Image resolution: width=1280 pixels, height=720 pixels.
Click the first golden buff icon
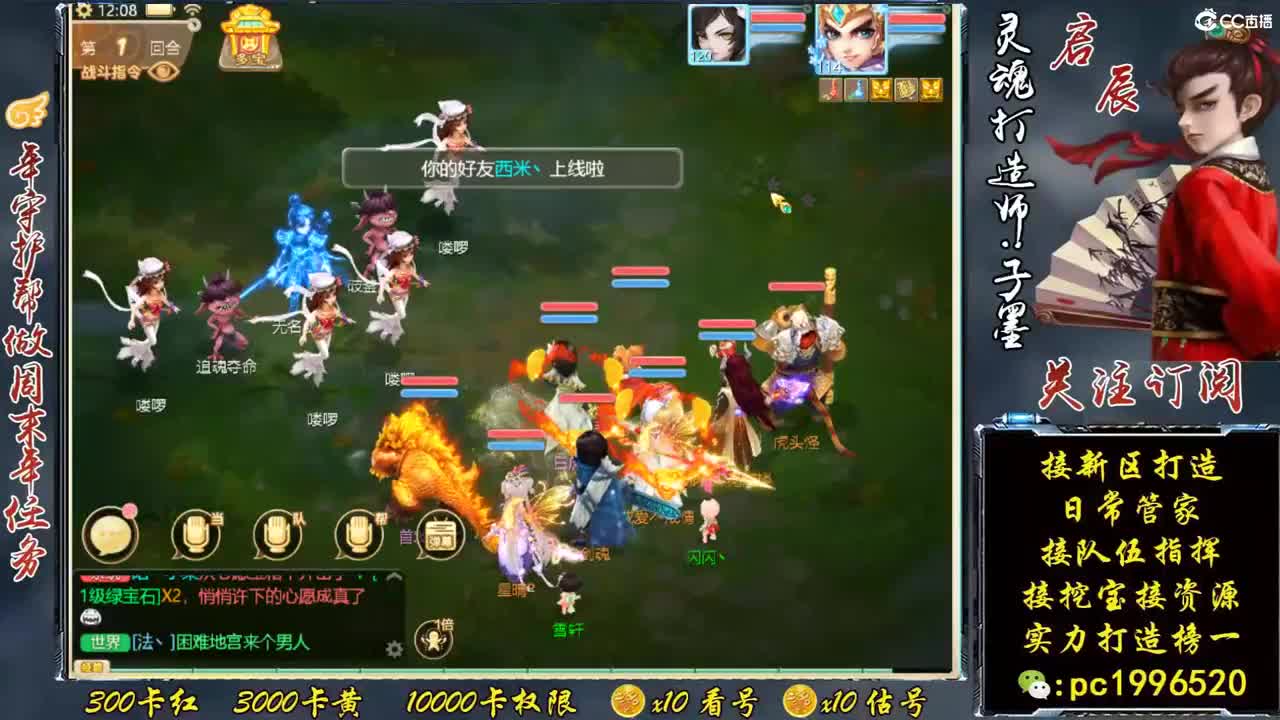point(883,89)
